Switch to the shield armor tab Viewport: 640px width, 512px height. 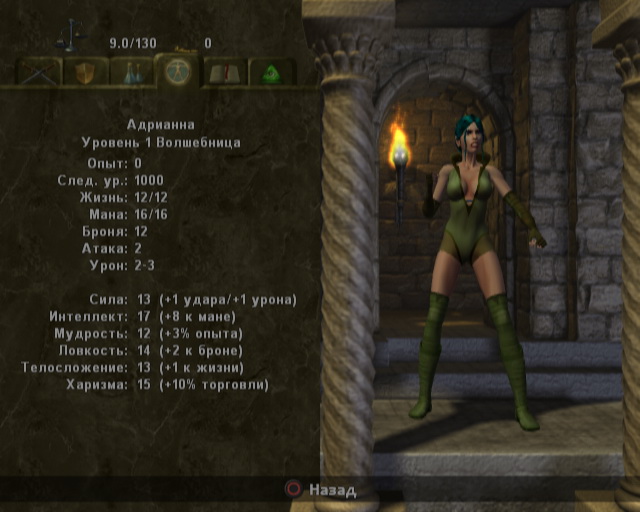(84, 71)
